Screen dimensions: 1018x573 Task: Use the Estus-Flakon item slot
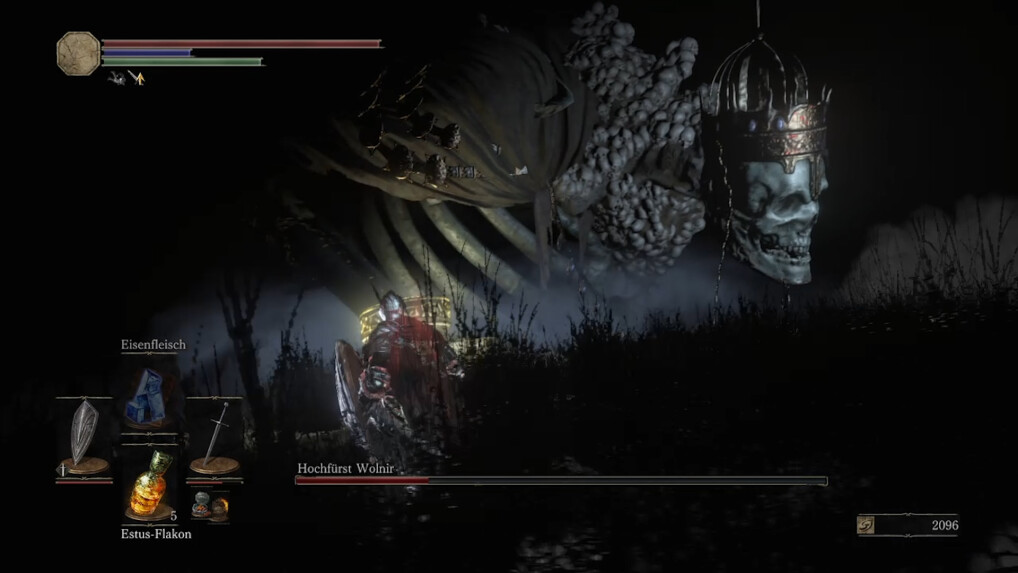click(x=148, y=485)
